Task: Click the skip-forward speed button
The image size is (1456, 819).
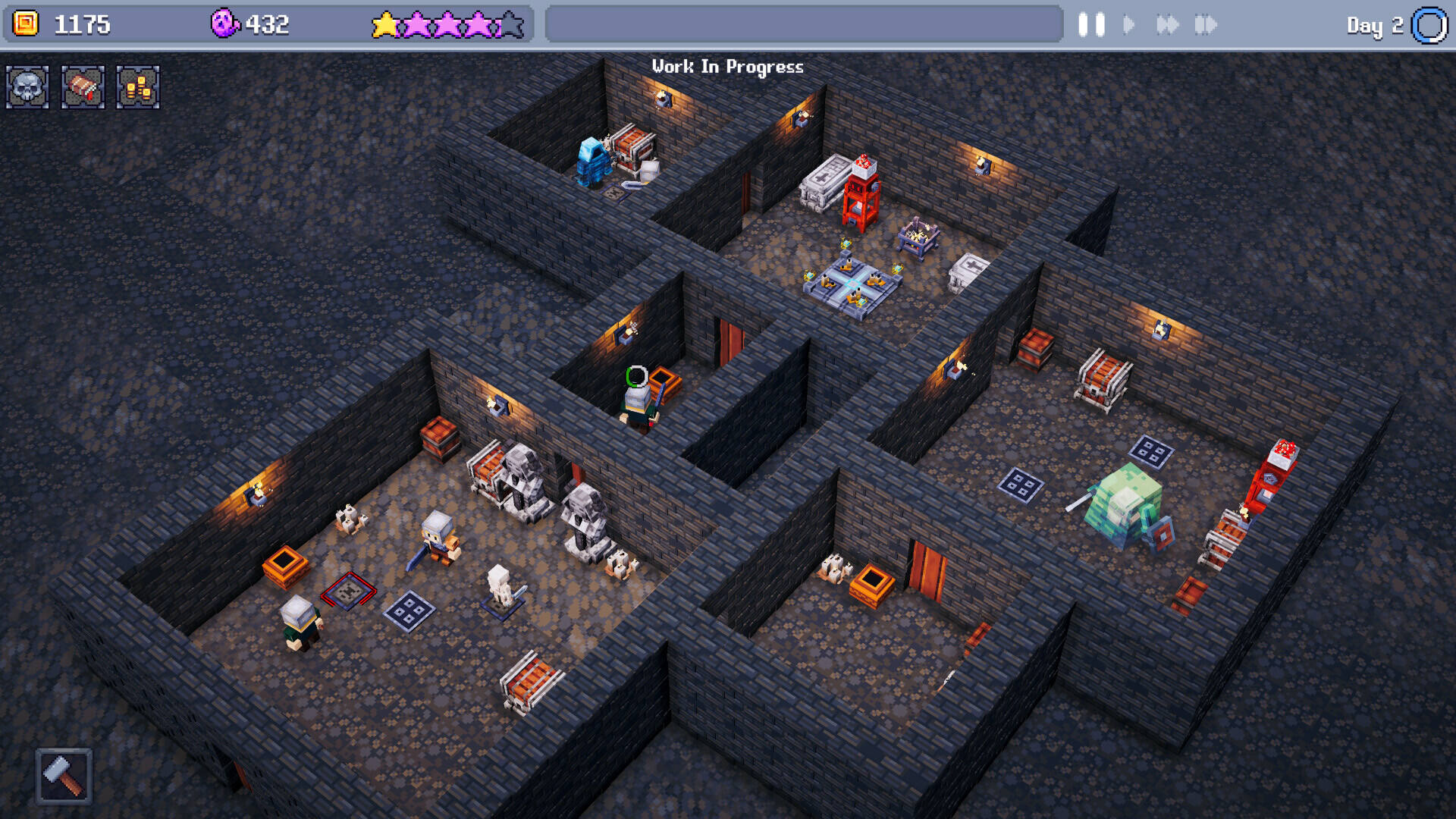Action: pos(1205,25)
